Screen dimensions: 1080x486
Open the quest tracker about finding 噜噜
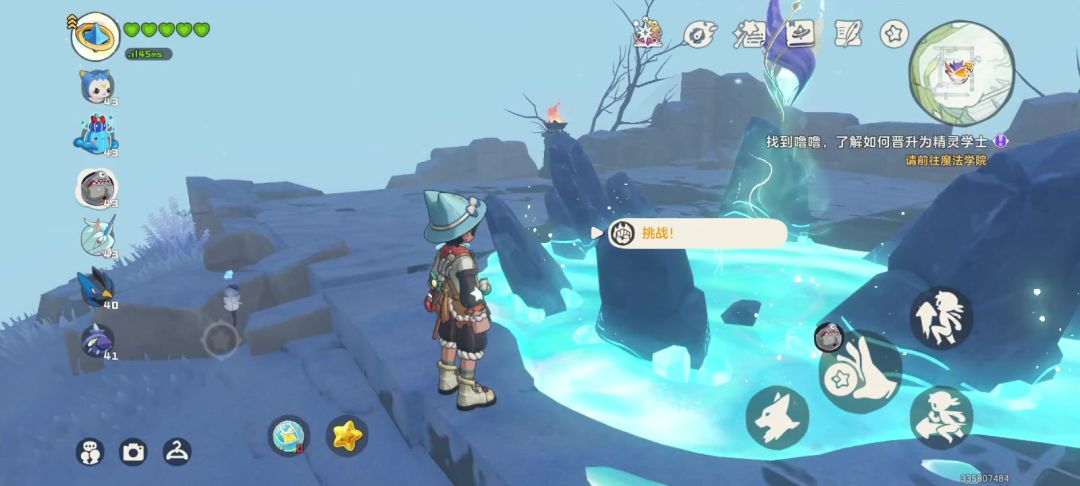[x=886, y=142]
